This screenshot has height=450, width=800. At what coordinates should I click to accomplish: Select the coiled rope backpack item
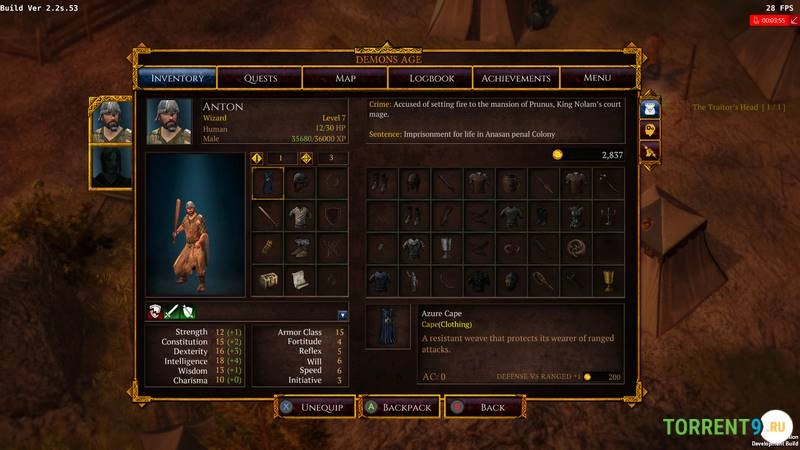(x=575, y=248)
